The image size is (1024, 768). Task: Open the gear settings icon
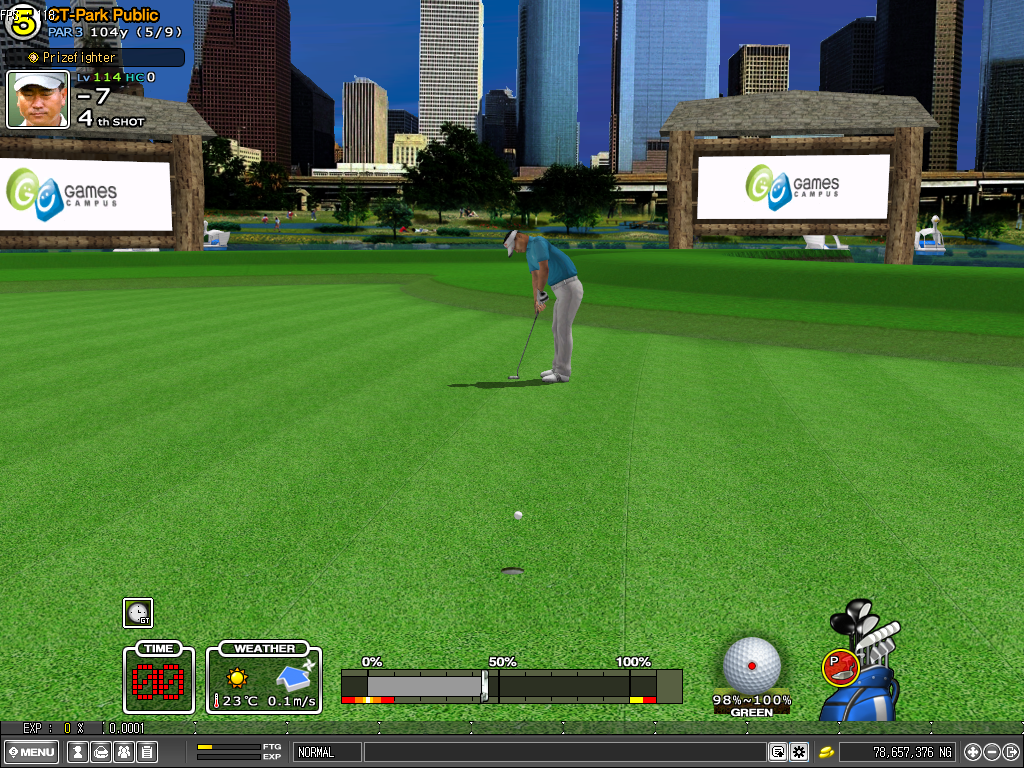point(798,752)
